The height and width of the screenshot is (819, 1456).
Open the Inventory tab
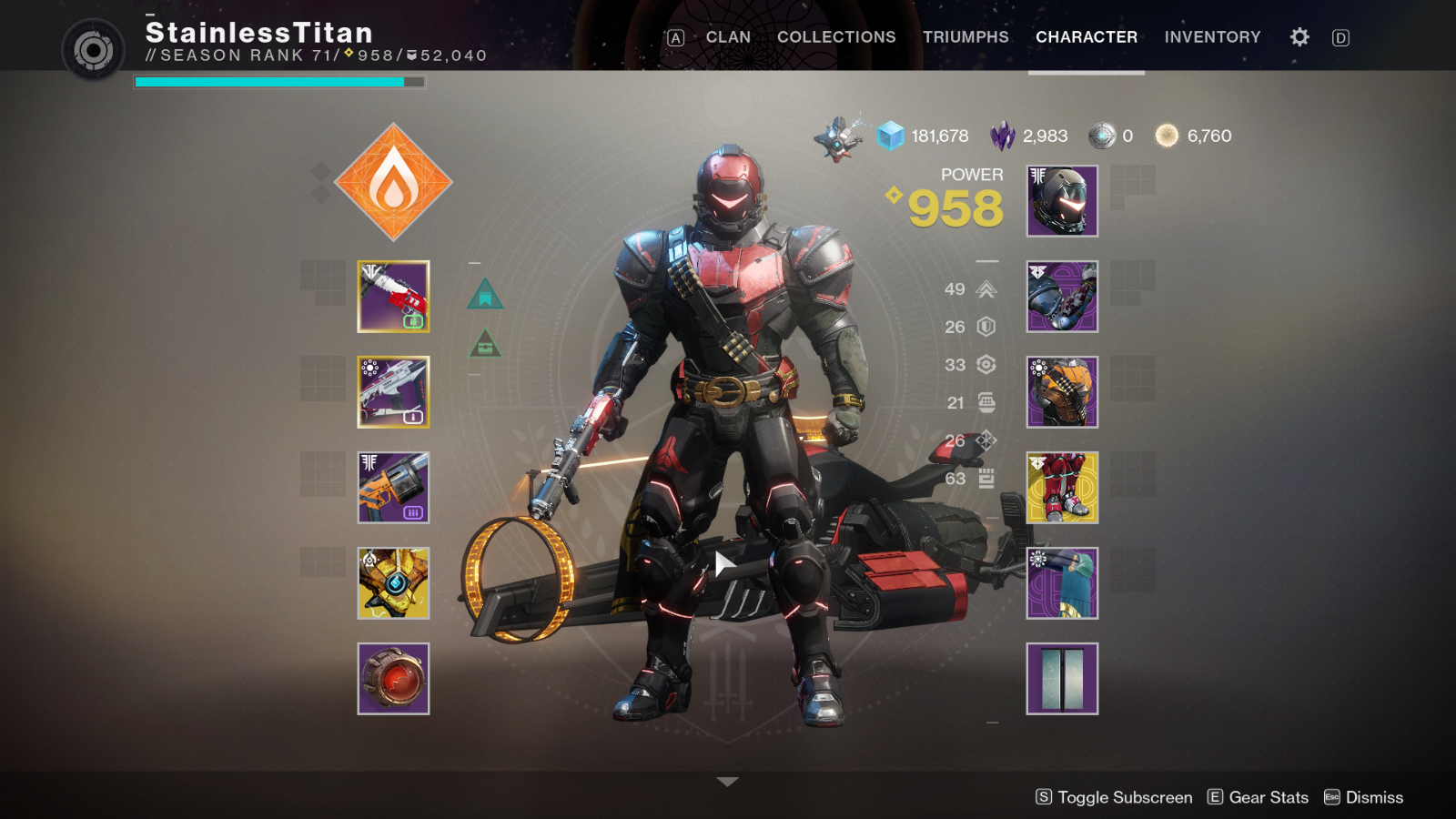(1212, 37)
